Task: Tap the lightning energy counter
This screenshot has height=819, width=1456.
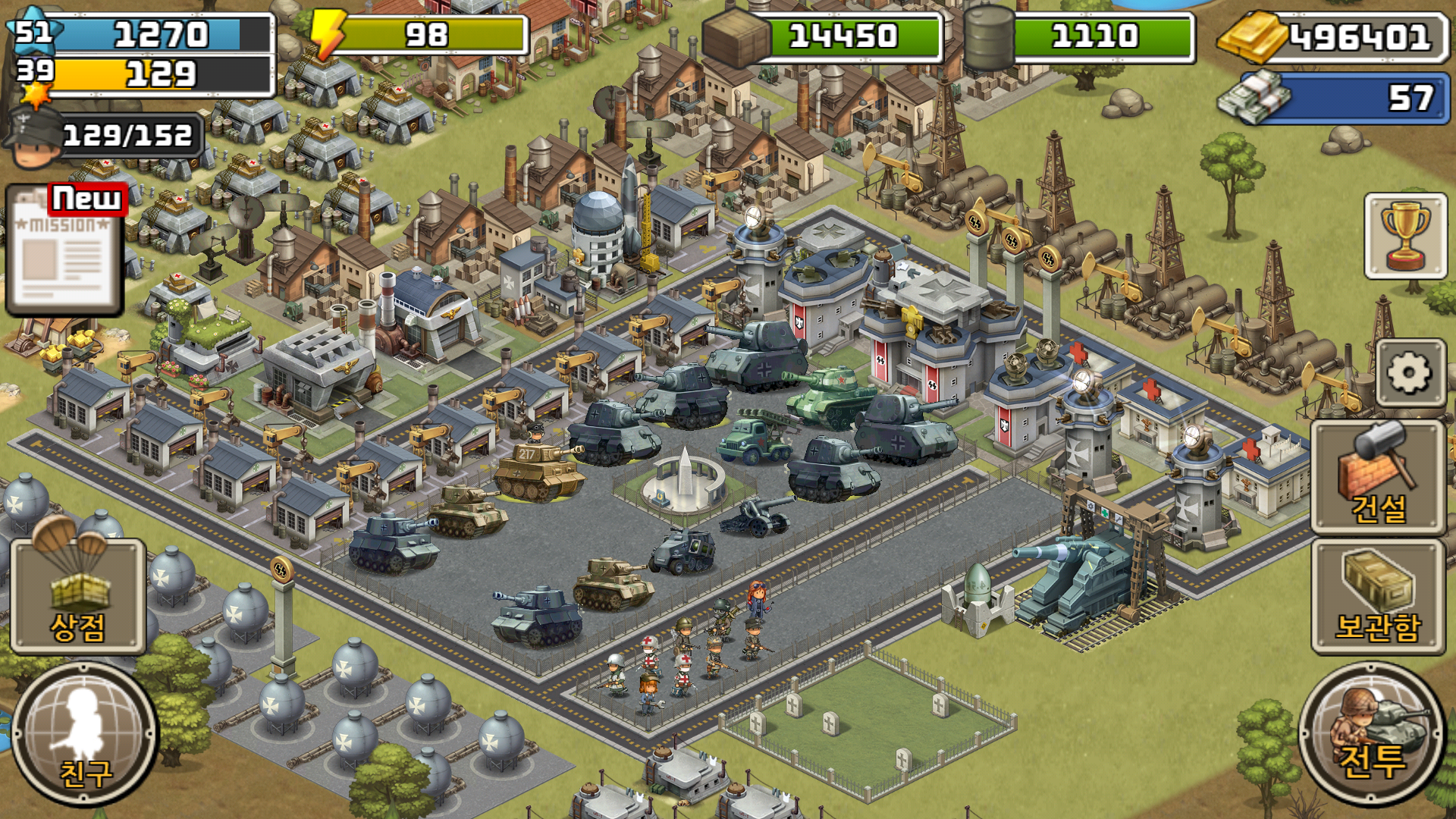Action: tap(419, 35)
